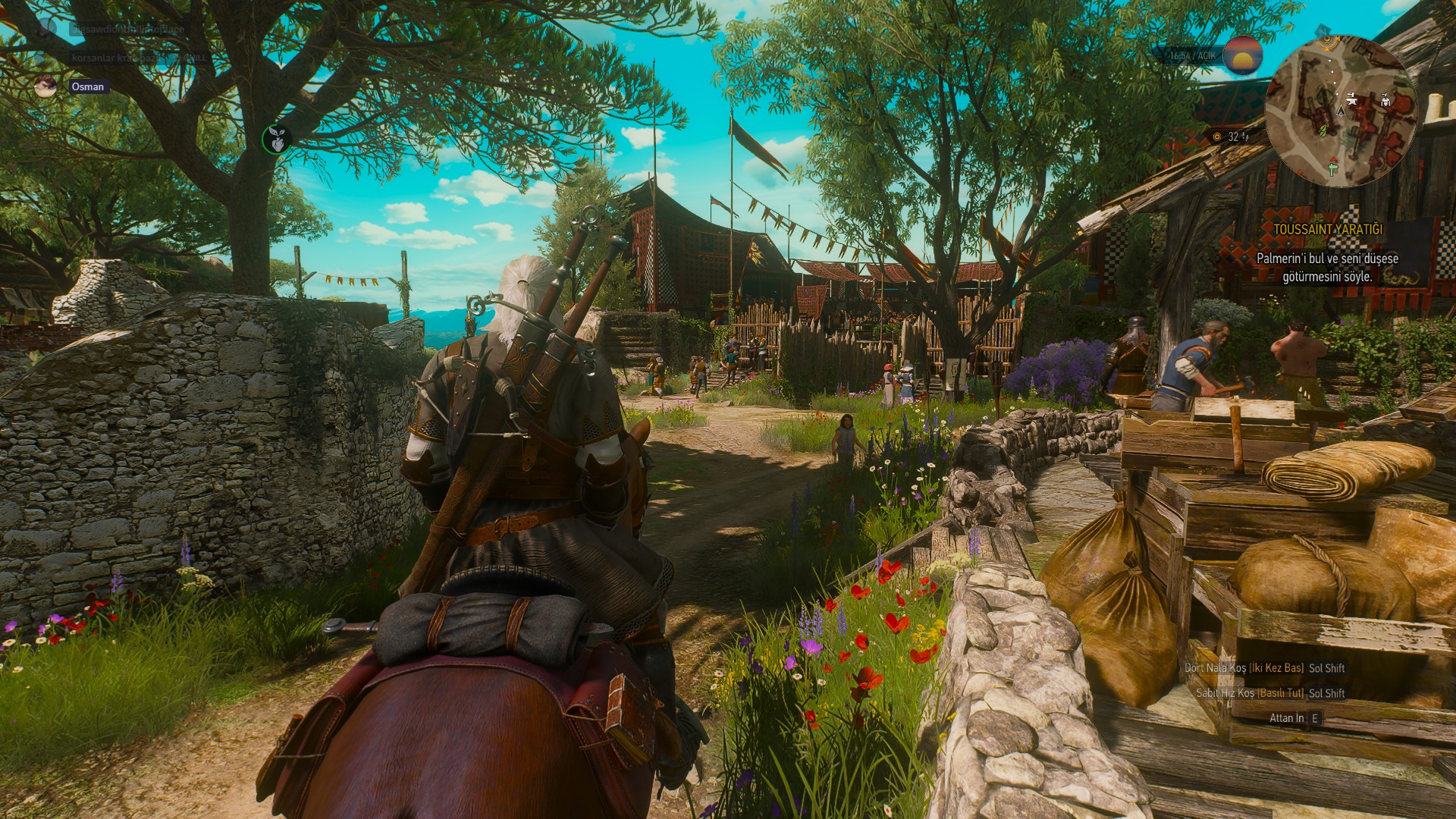Screen dimensions: 1456x819
Task: Select the Osman name tag in overlay
Action: pyautogui.click(x=88, y=86)
